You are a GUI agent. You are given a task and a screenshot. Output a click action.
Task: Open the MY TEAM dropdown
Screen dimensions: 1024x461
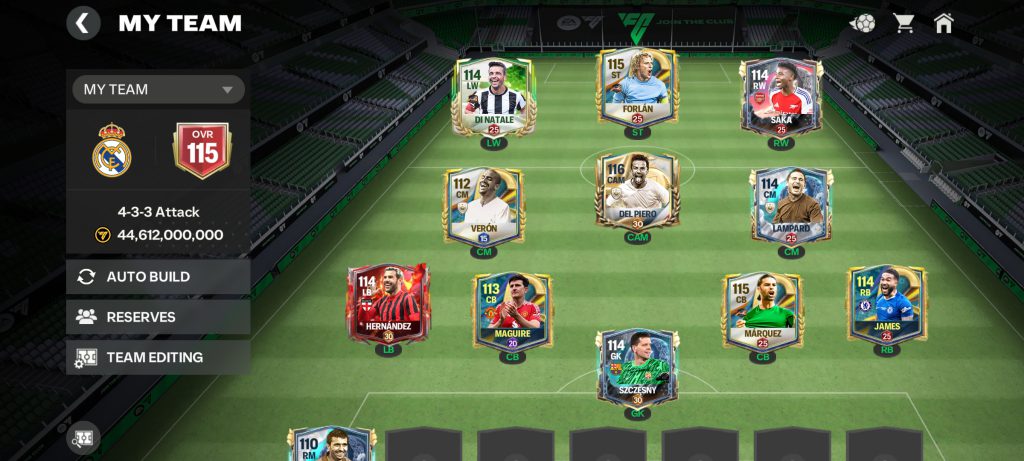[158, 89]
